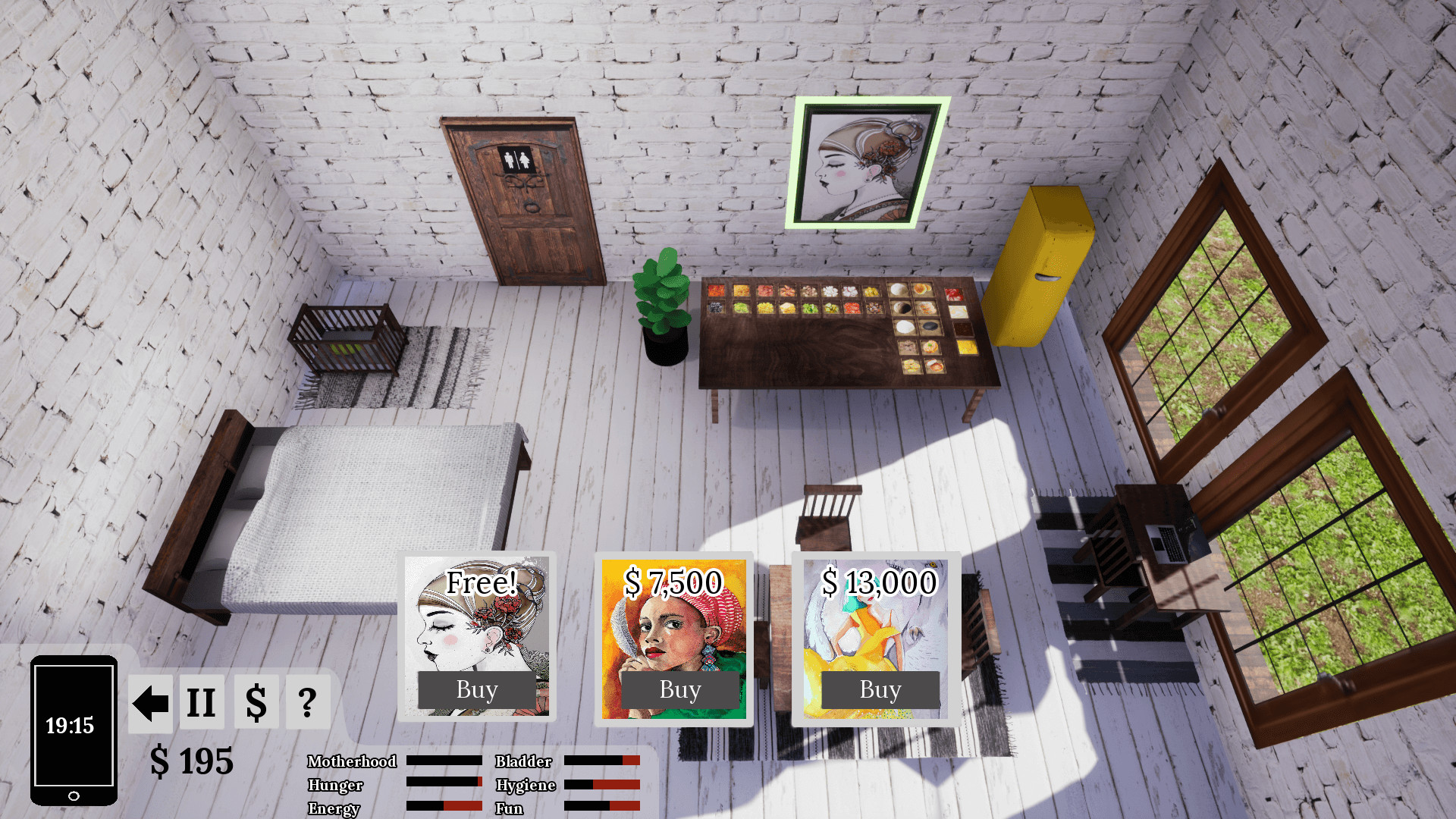1456x819 pixels.
Task: Click the Hygiene status bar
Action: point(603,785)
